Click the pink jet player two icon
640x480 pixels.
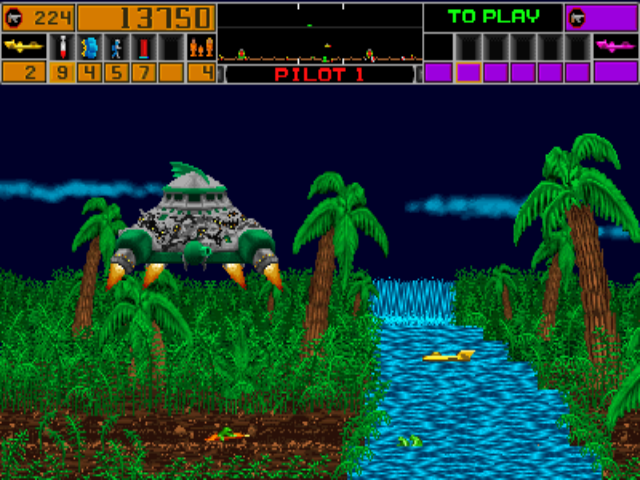pyautogui.click(x=615, y=46)
